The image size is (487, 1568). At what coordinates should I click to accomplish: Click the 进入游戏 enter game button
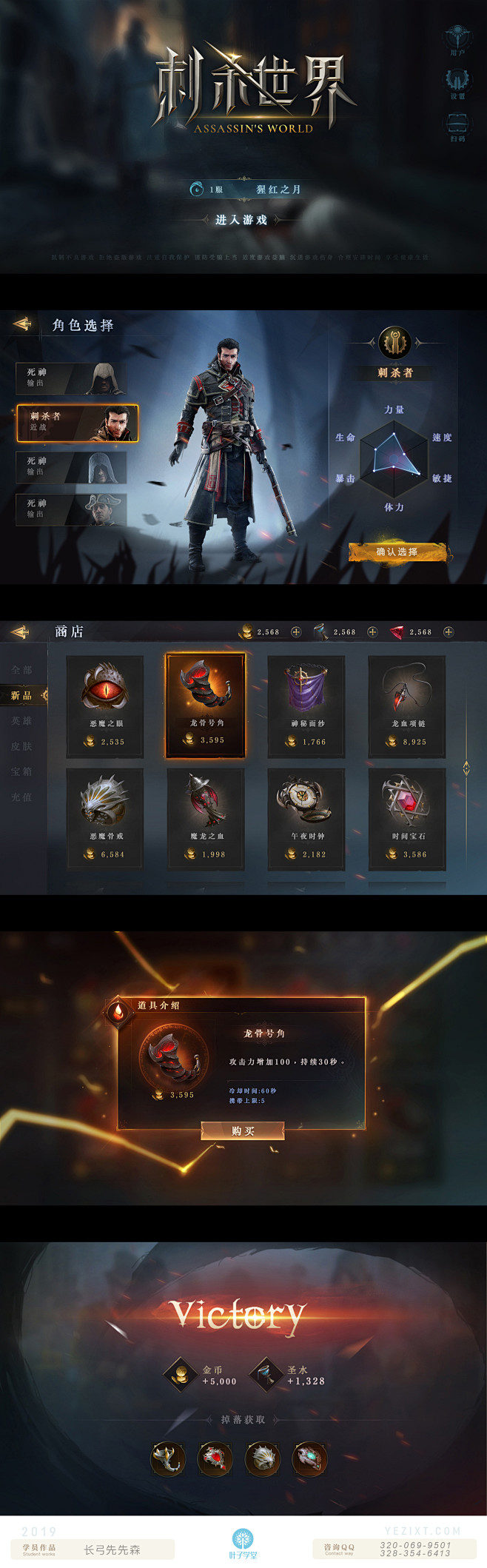(241, 220)
